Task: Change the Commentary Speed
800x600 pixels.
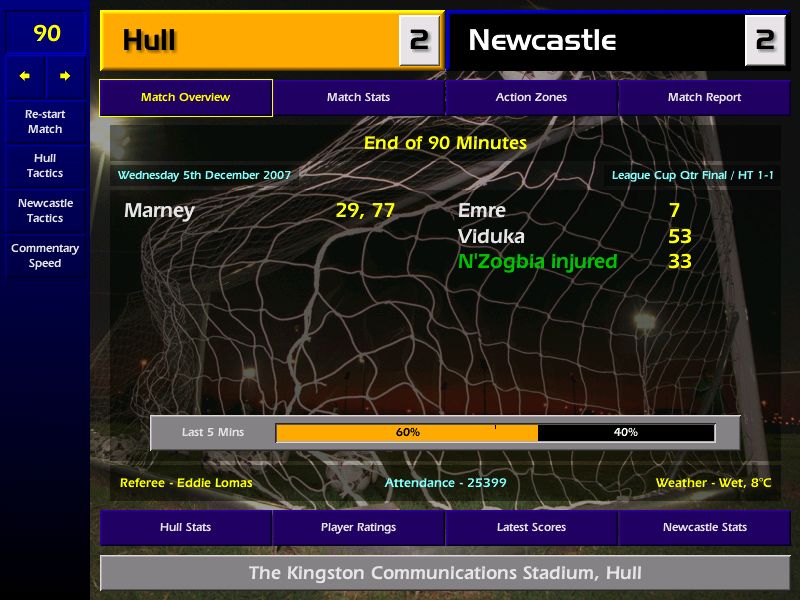Action: tap(45, 256)
